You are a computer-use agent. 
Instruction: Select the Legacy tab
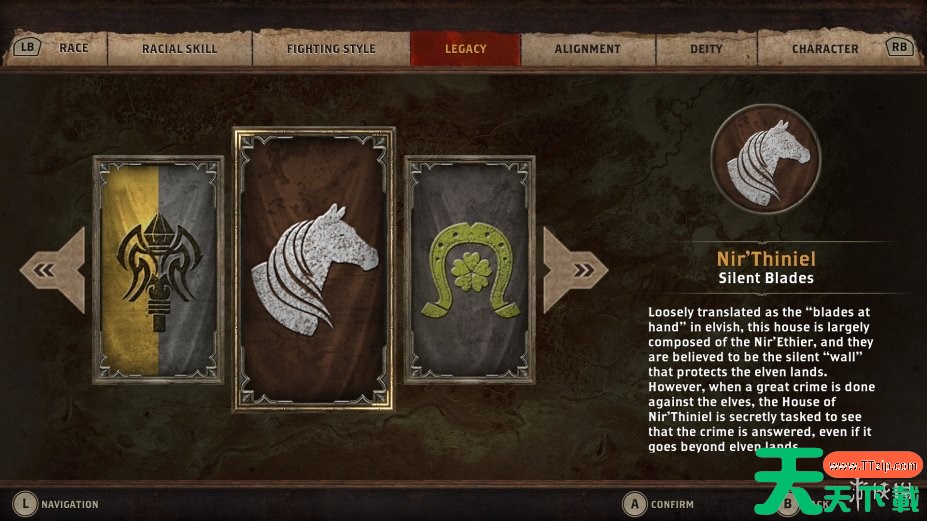(465, 48)
